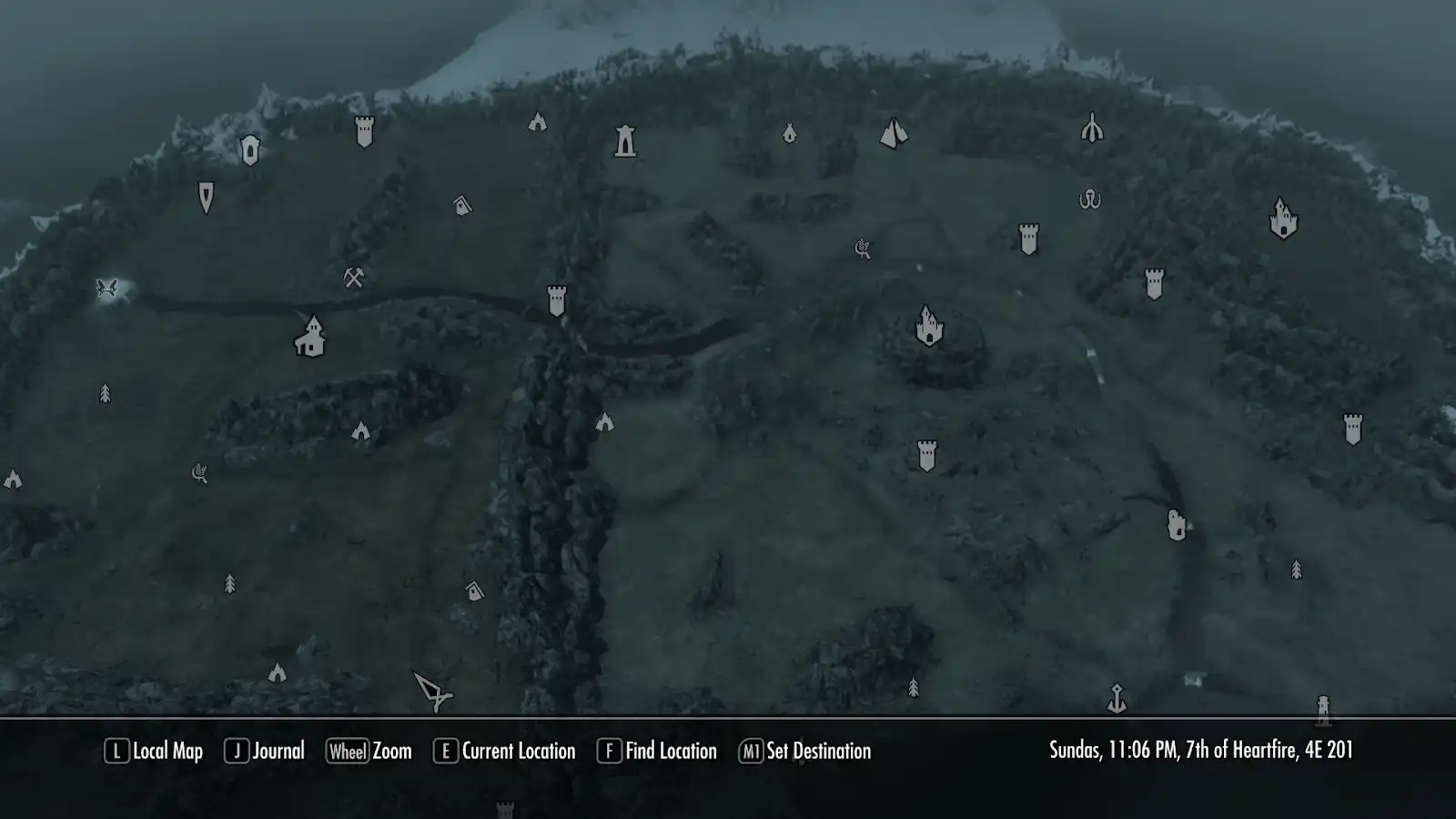The width and height of the screenshot is (1456, 819).
Task: Select the standing stone marker
Action: pos(1177,524)
